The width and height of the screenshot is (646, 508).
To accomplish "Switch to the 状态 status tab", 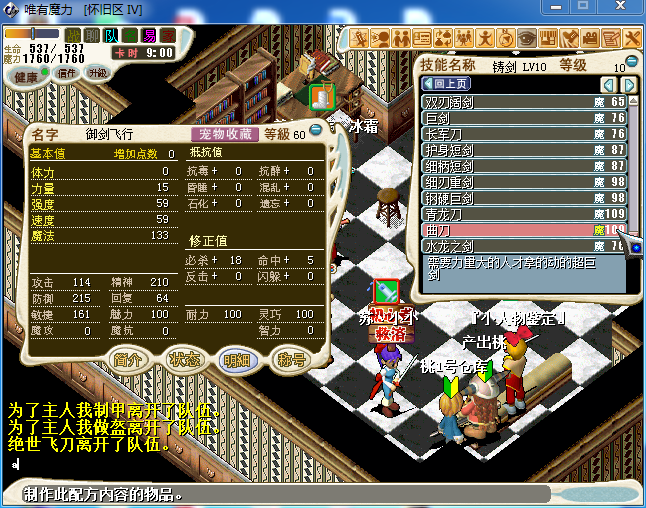I will point(183,359).
